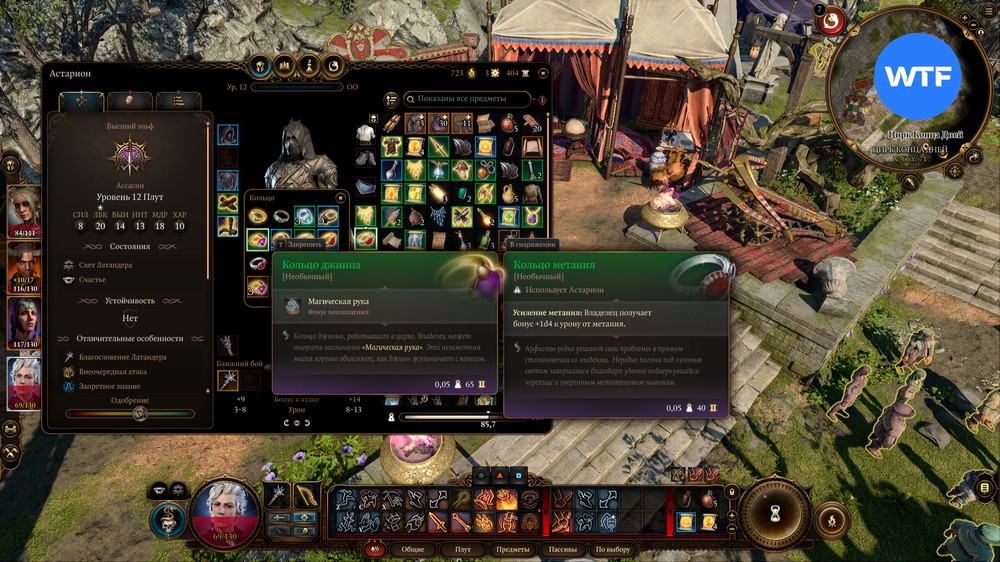Open the «Общие» hotbar tab
This screenshot has width=1000, height=562.
[x=412, y=549]
